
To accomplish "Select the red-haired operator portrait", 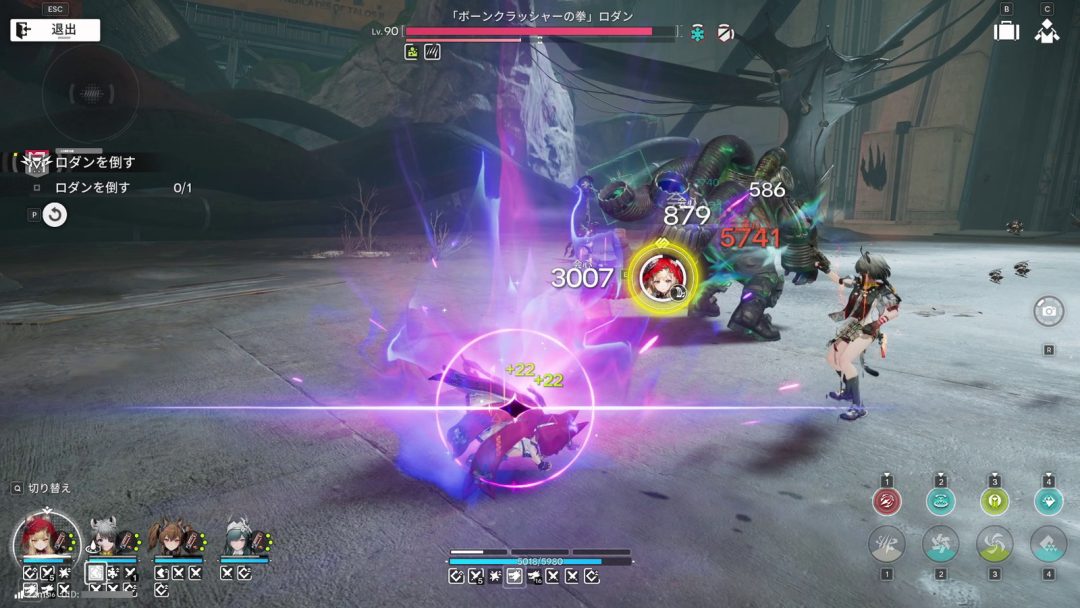I will [x=46, y=540].
